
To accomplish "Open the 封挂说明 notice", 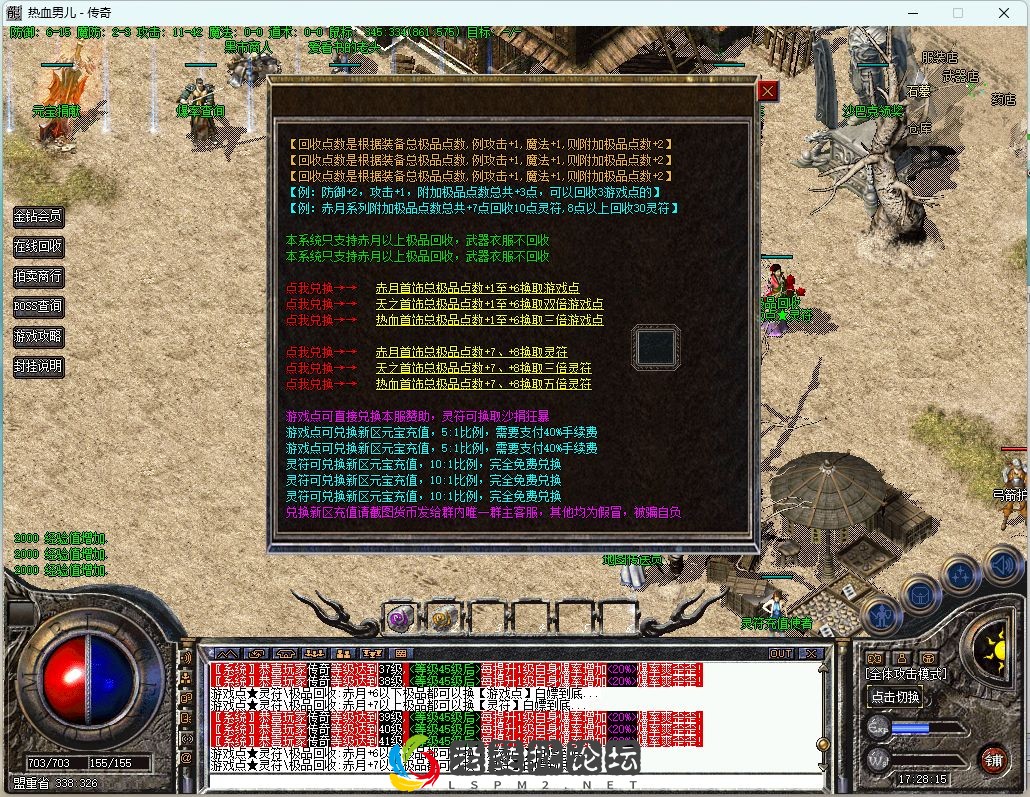I will coord(38,366).
